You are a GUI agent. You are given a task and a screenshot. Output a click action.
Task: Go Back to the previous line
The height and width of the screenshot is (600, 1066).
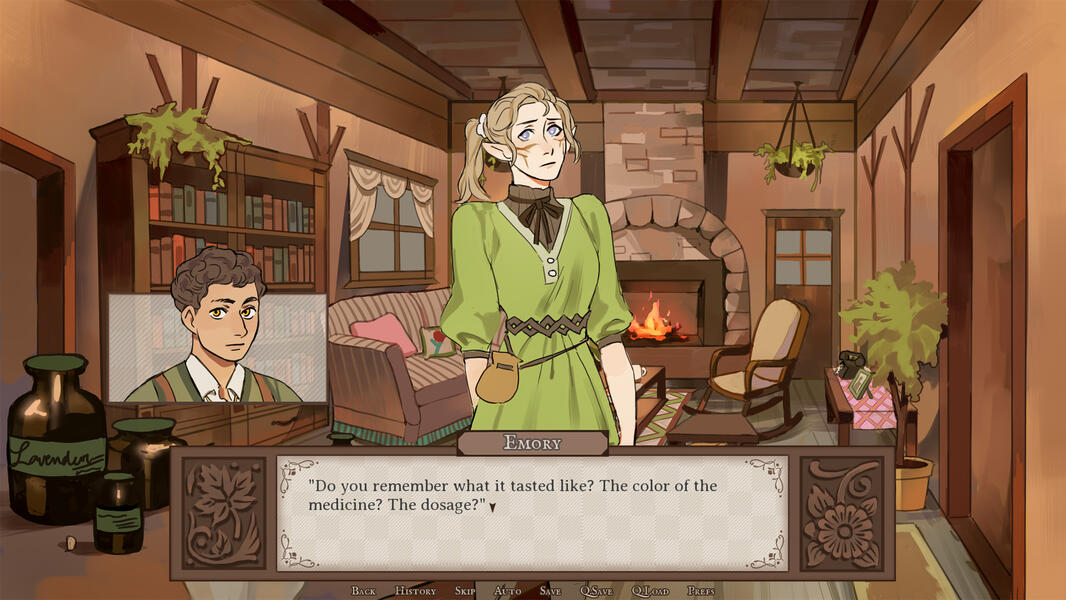(363, 591)
